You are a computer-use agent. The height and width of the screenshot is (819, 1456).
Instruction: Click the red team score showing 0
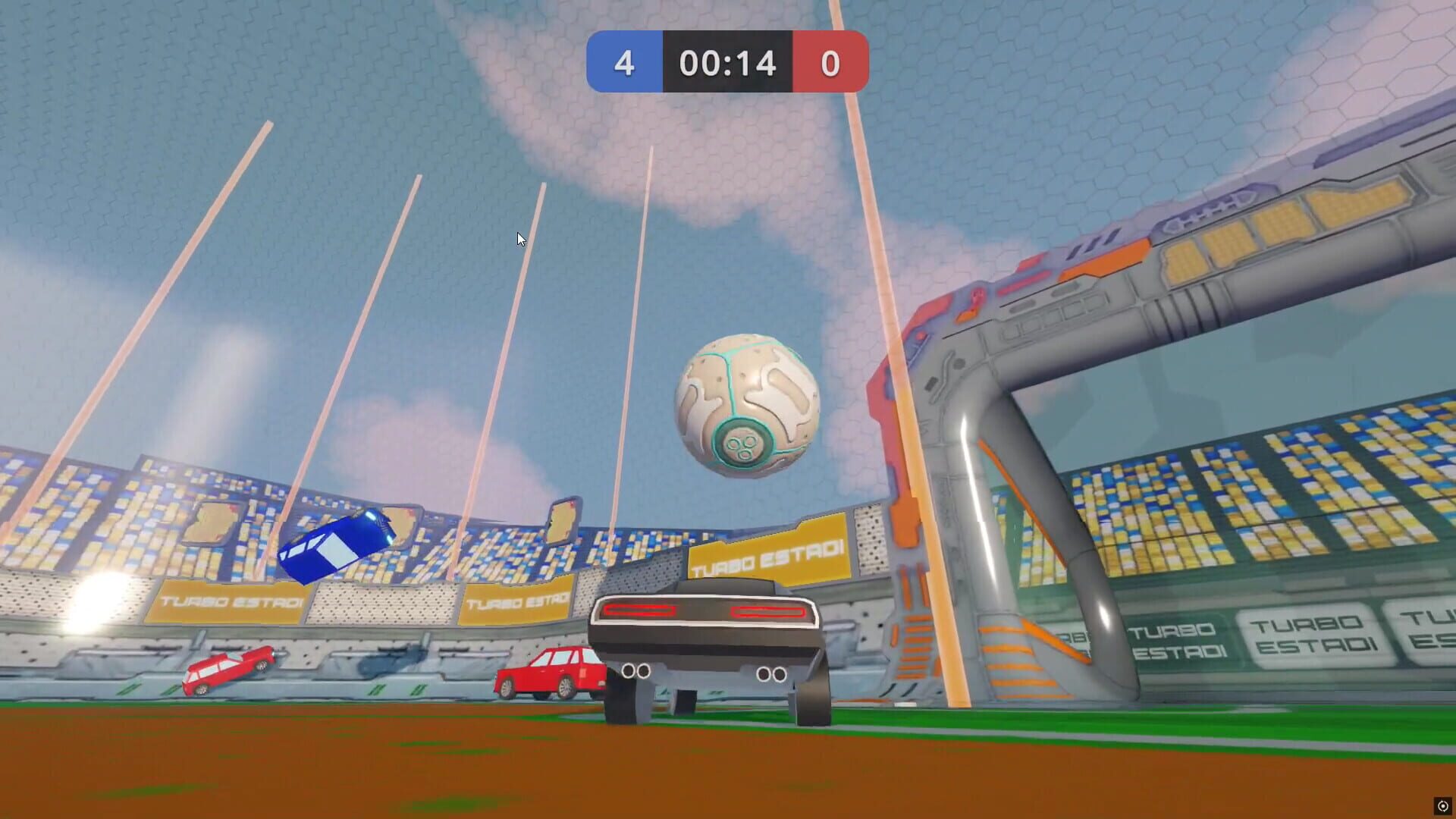830,64
